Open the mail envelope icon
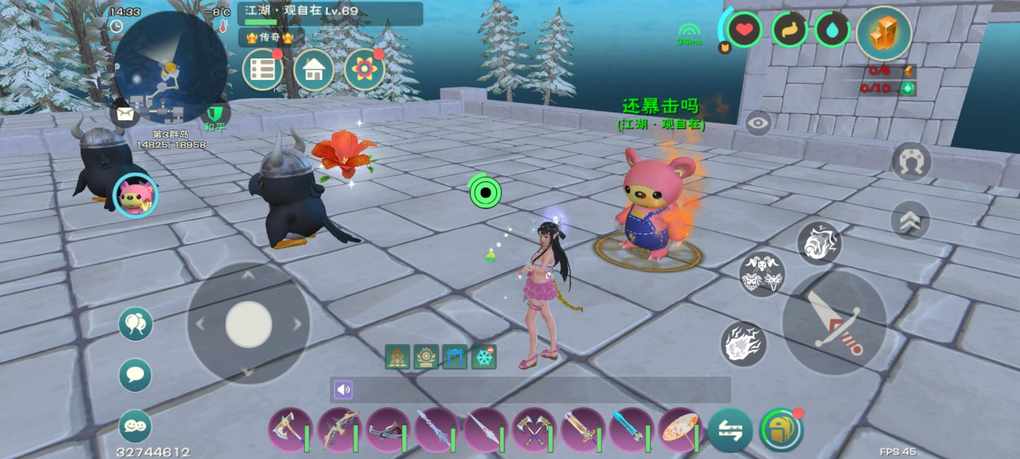 (123, 113)
